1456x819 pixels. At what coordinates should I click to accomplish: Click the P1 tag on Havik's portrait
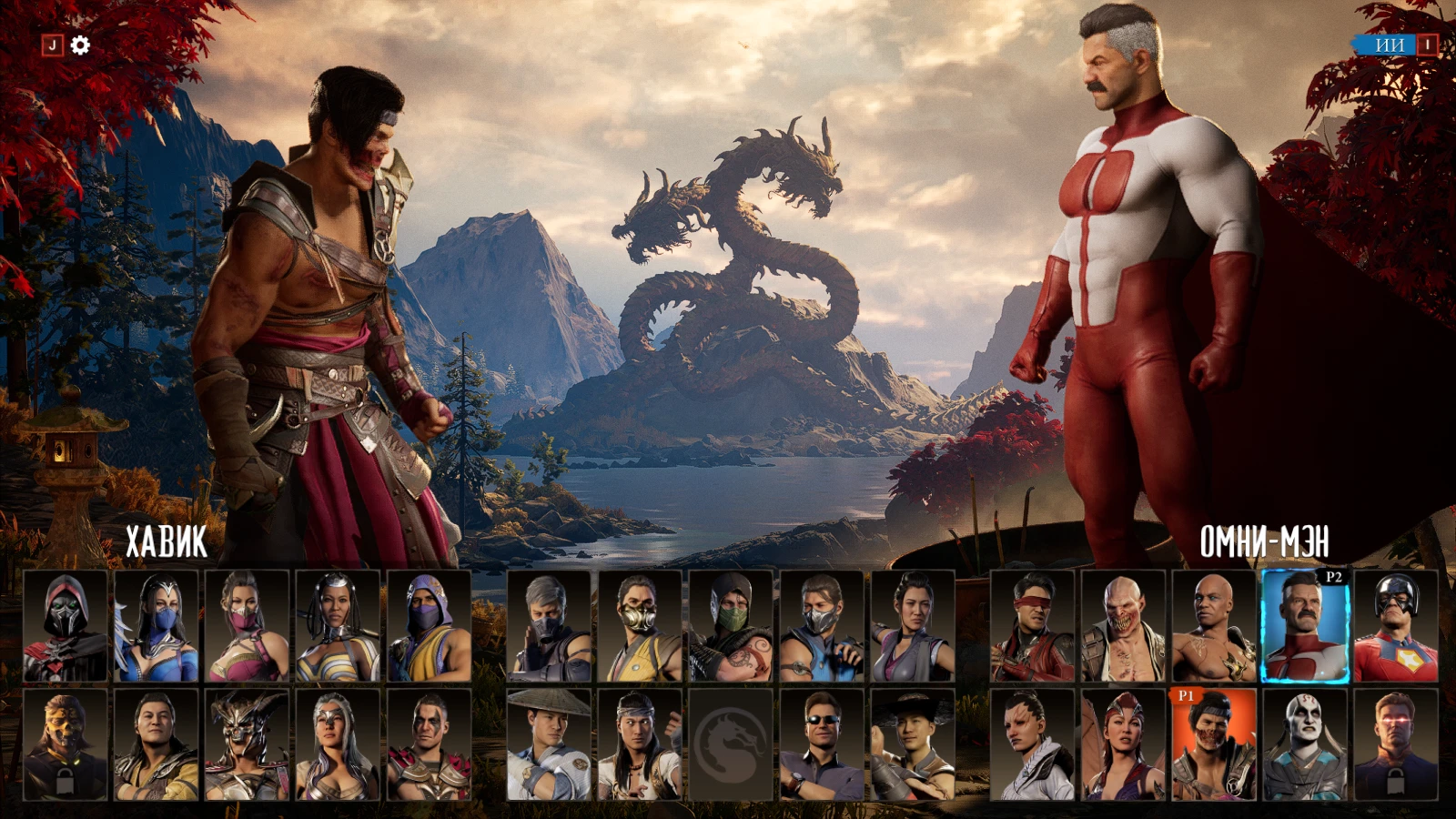click(1187, 696)
